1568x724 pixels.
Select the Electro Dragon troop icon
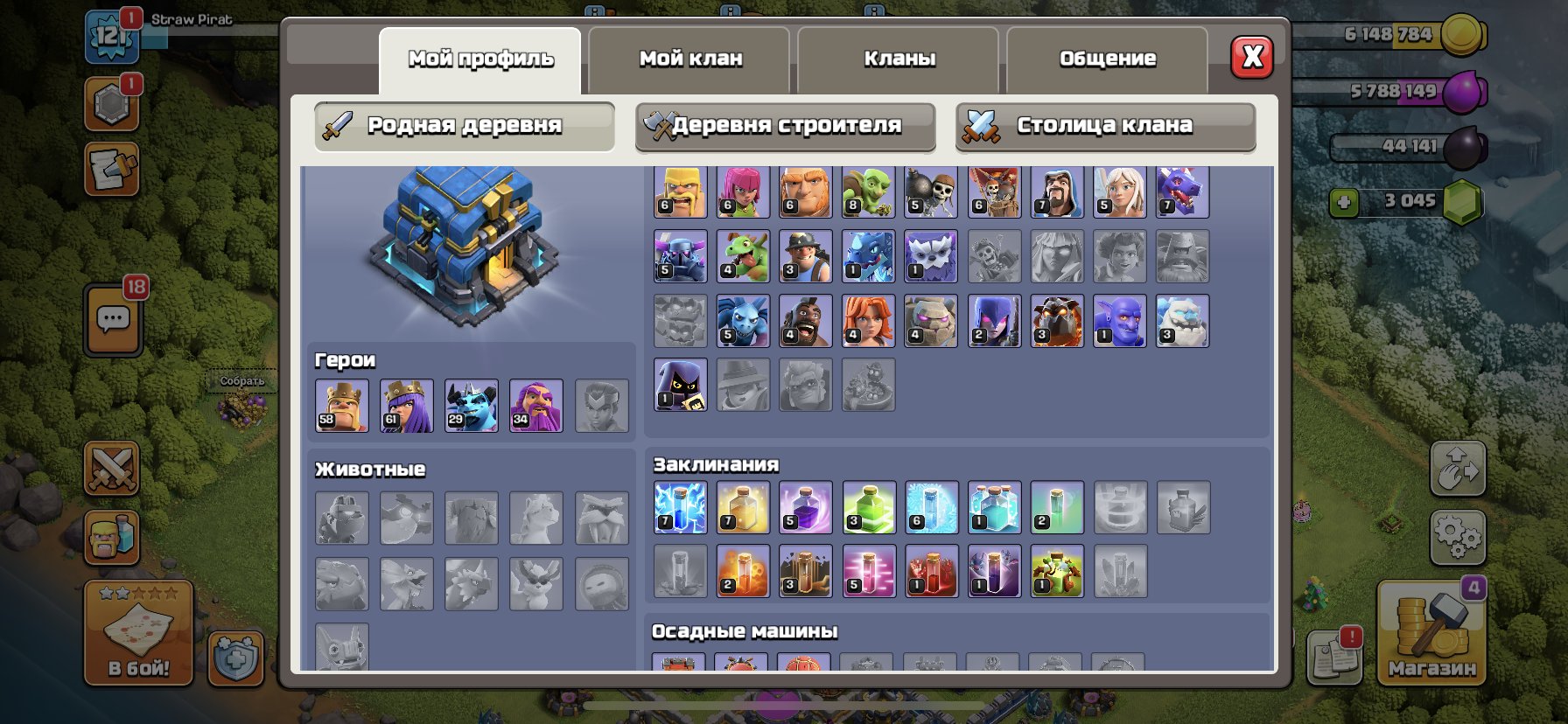pos(869,257)
